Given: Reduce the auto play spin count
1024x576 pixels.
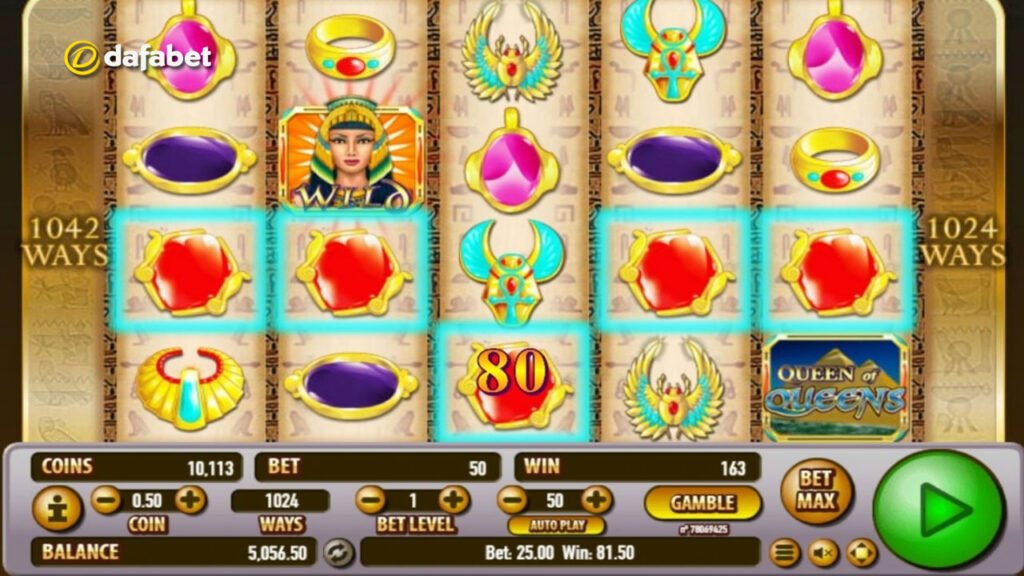Looking at the screenshot, I should 512,500.
